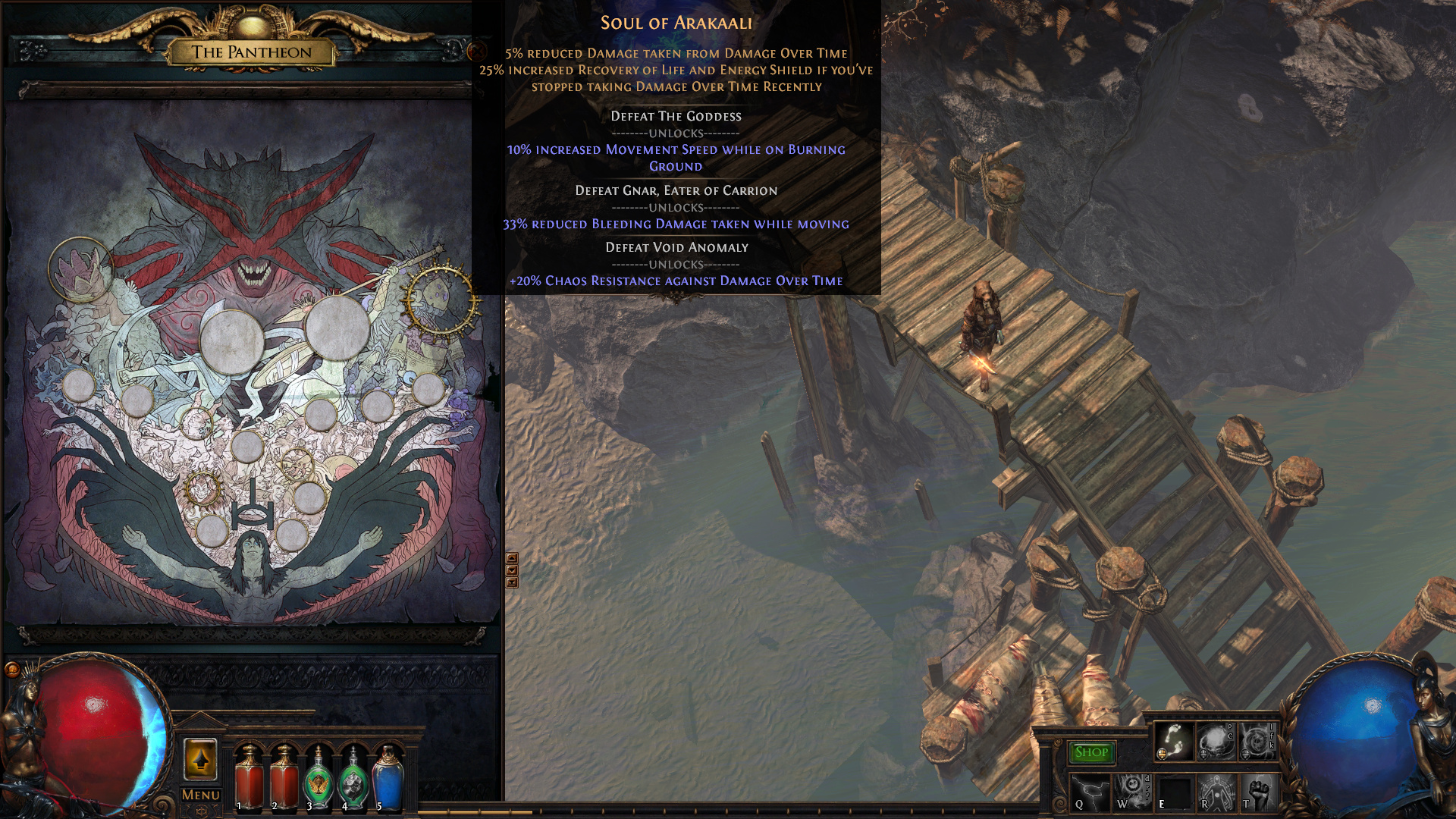Select the selected Arakaali soul with spiked gold ring
The width and height of the screenshot is (1456, 819).
pos(441,300)
